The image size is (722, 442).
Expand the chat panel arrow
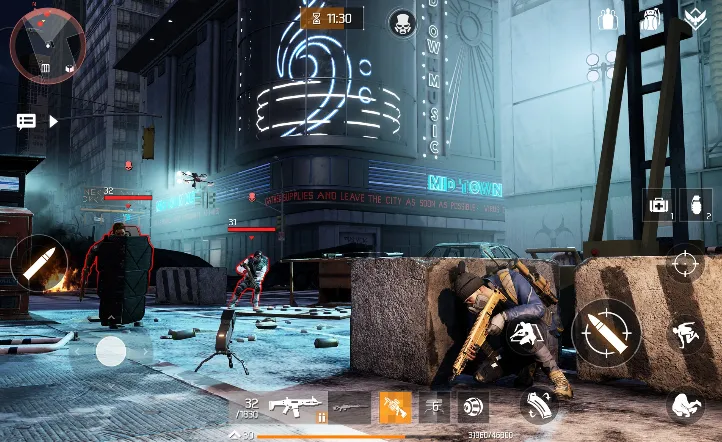click(x=54, y=121)
